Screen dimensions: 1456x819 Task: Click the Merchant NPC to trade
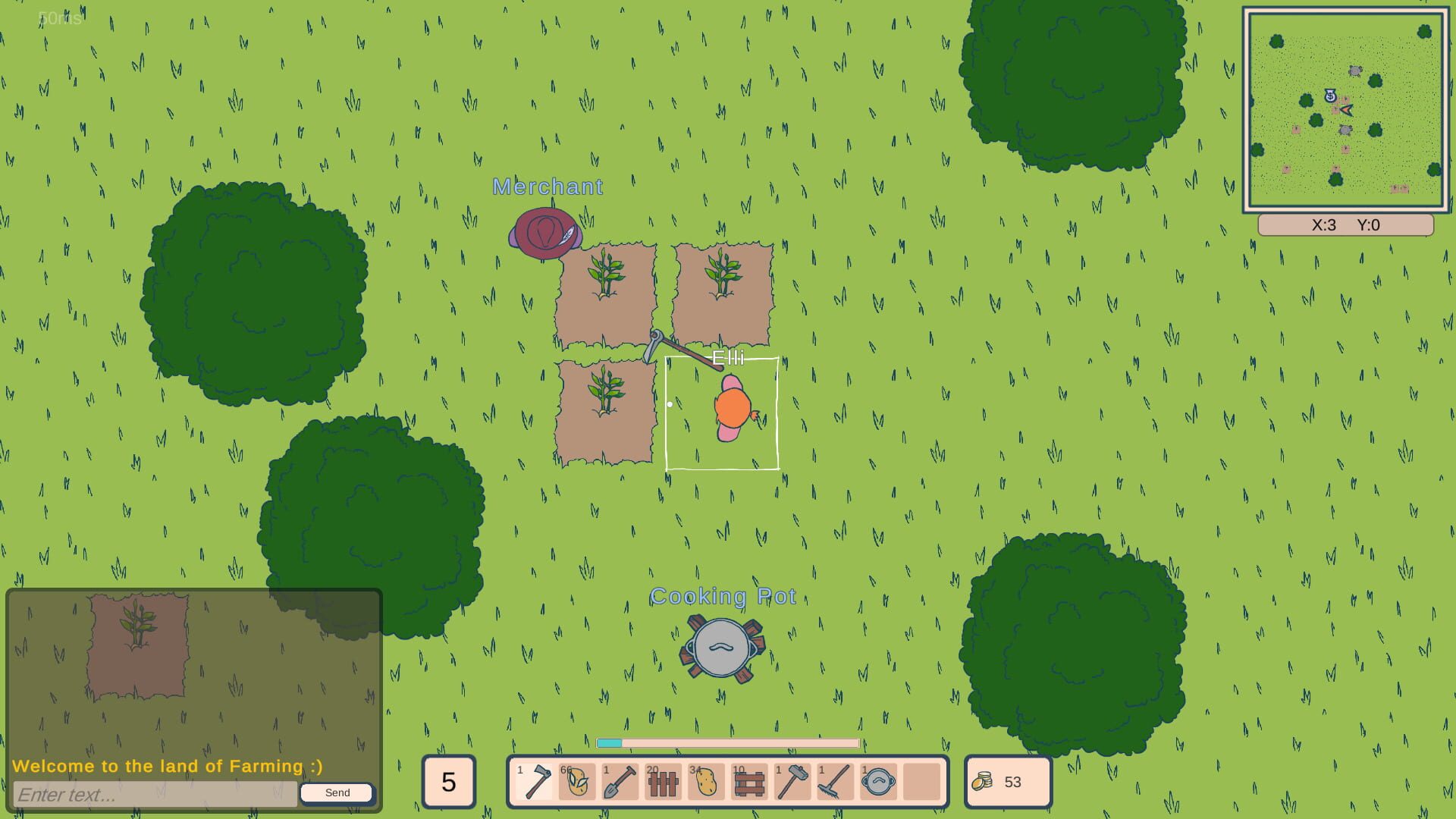544,234
